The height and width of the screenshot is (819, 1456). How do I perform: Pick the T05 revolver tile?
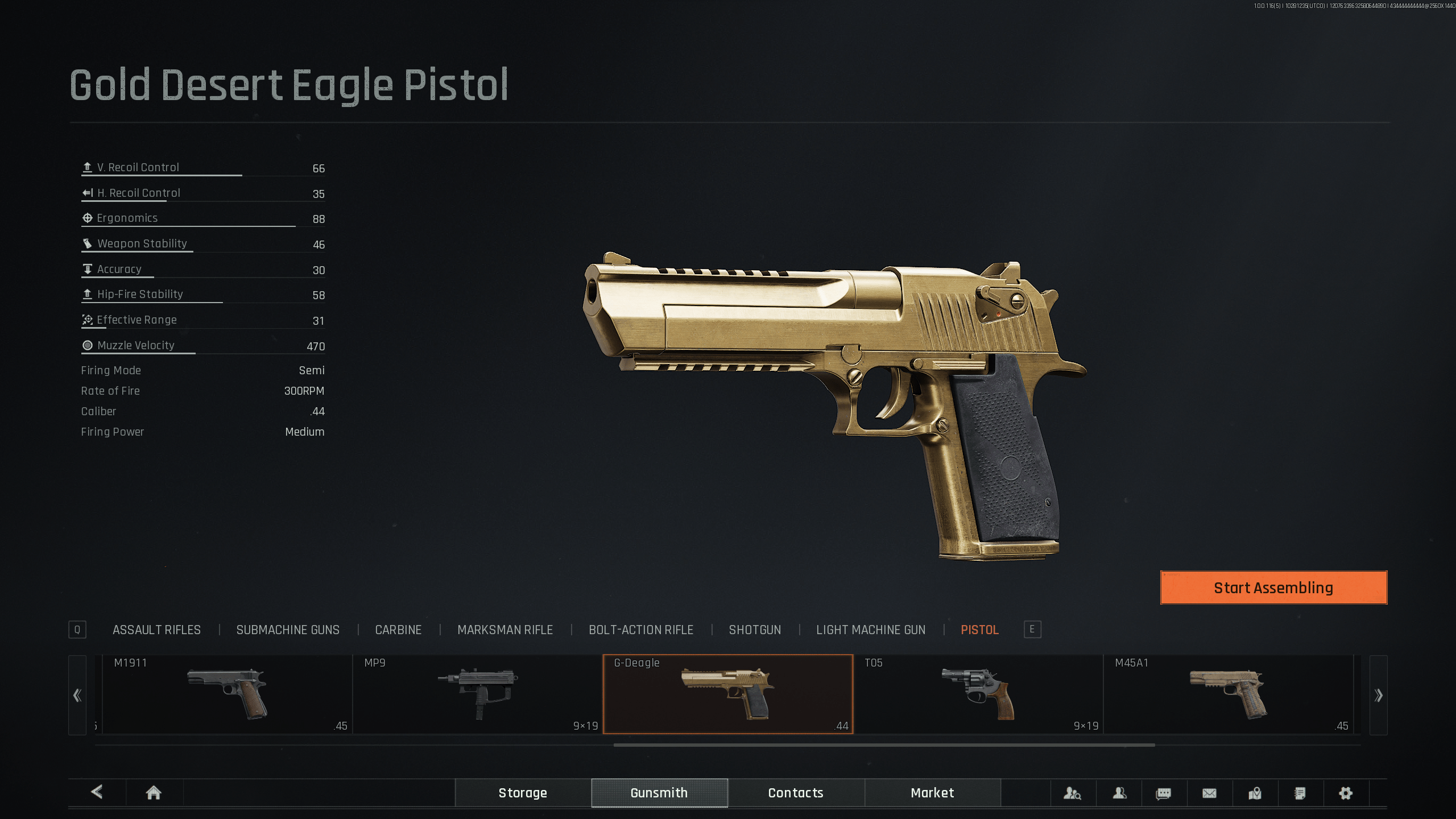(x=978, y=694)
